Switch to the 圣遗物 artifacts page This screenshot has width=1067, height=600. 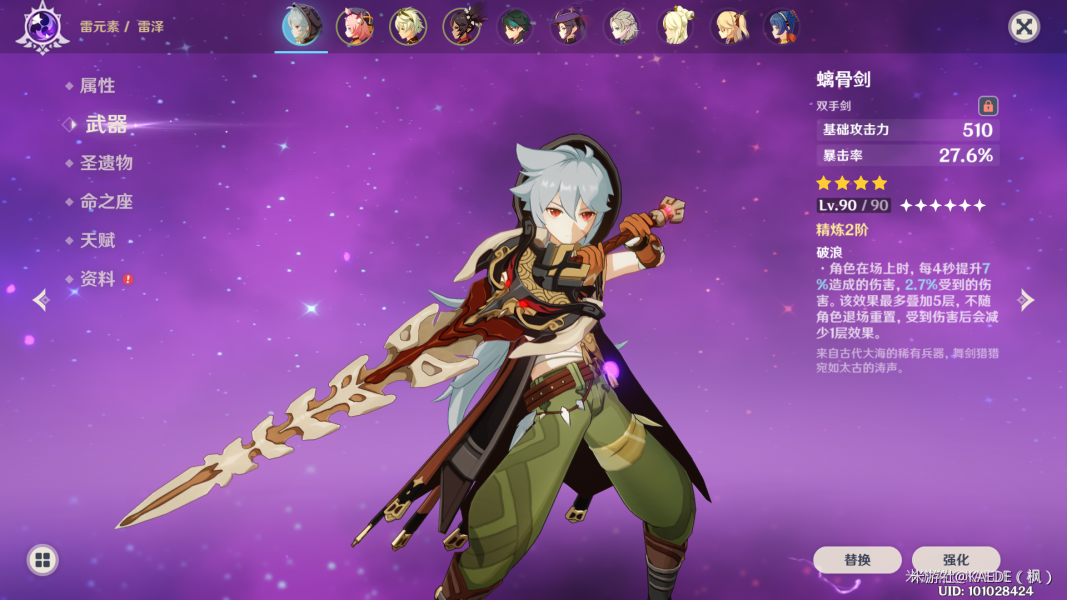pos(106,163)
